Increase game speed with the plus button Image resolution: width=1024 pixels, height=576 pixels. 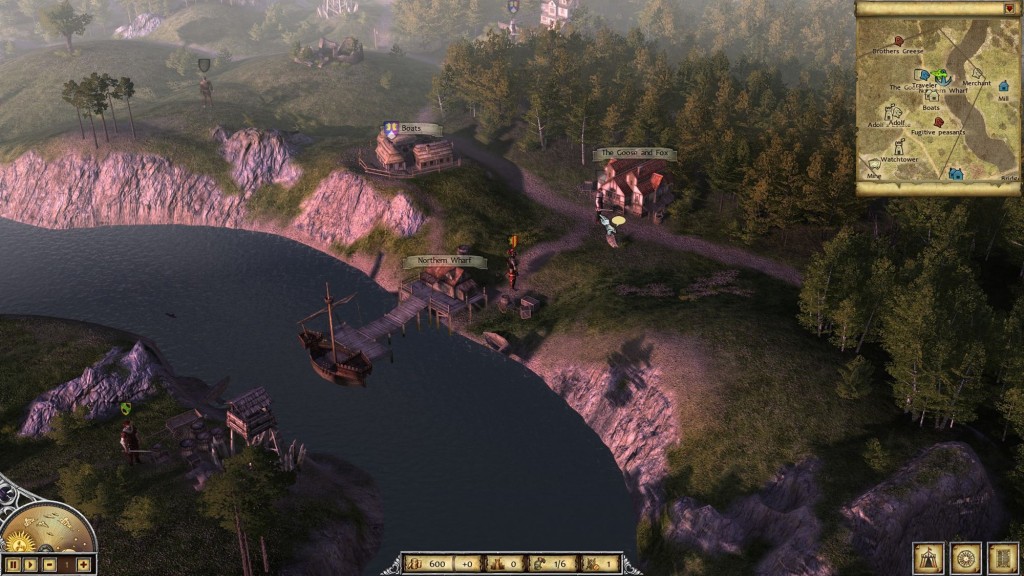pos(84,565)
